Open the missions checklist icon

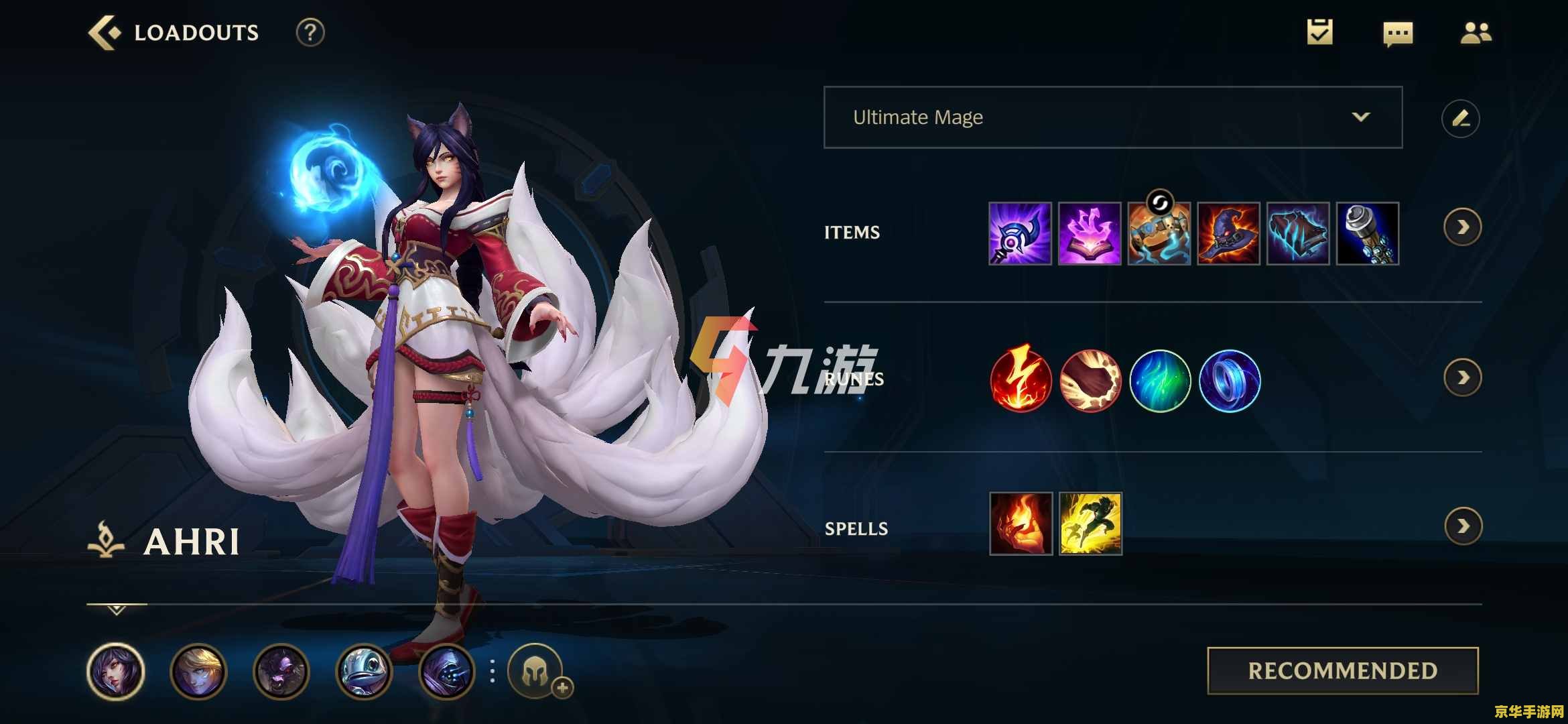[1319, 32]
